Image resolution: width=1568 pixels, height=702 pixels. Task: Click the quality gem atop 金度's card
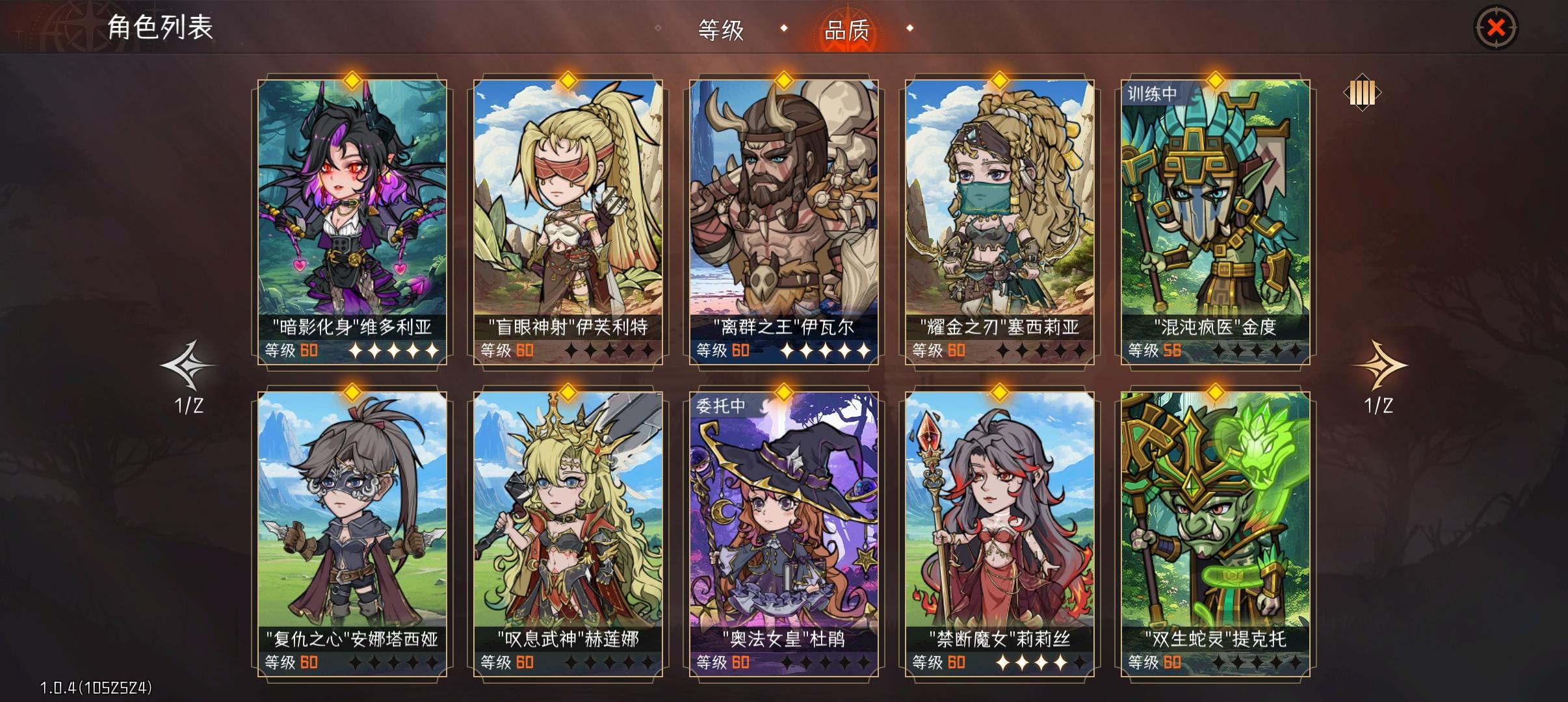[1215, 81]
